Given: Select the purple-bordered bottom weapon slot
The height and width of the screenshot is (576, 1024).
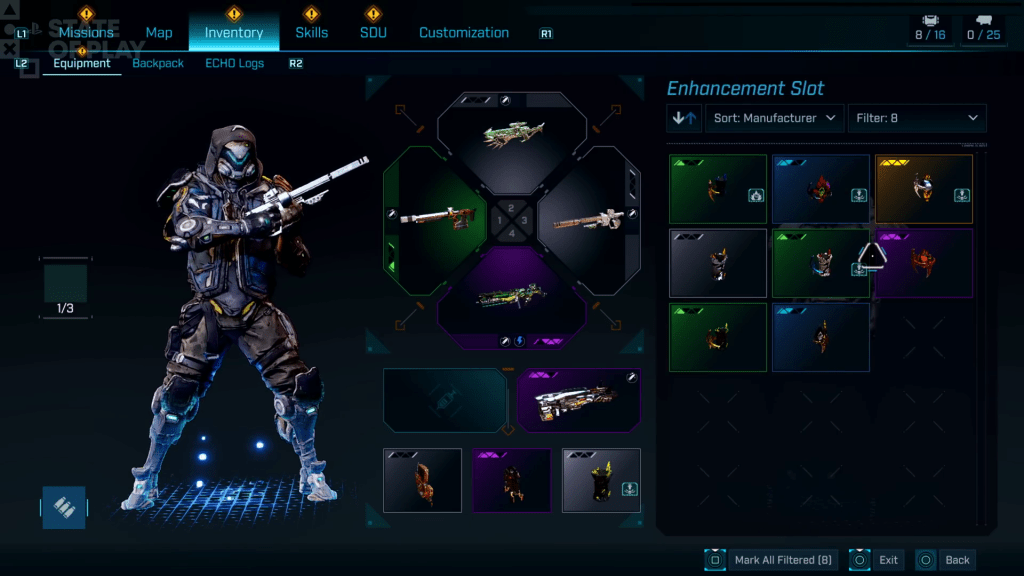Looking at the screenshot, I should [512, 296].
